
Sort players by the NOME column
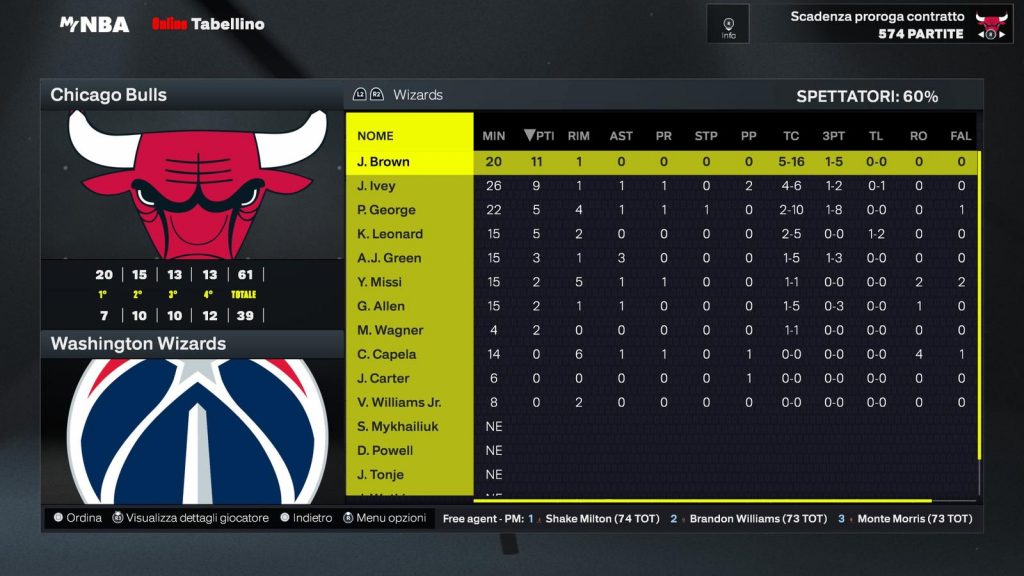coord(375,136)
